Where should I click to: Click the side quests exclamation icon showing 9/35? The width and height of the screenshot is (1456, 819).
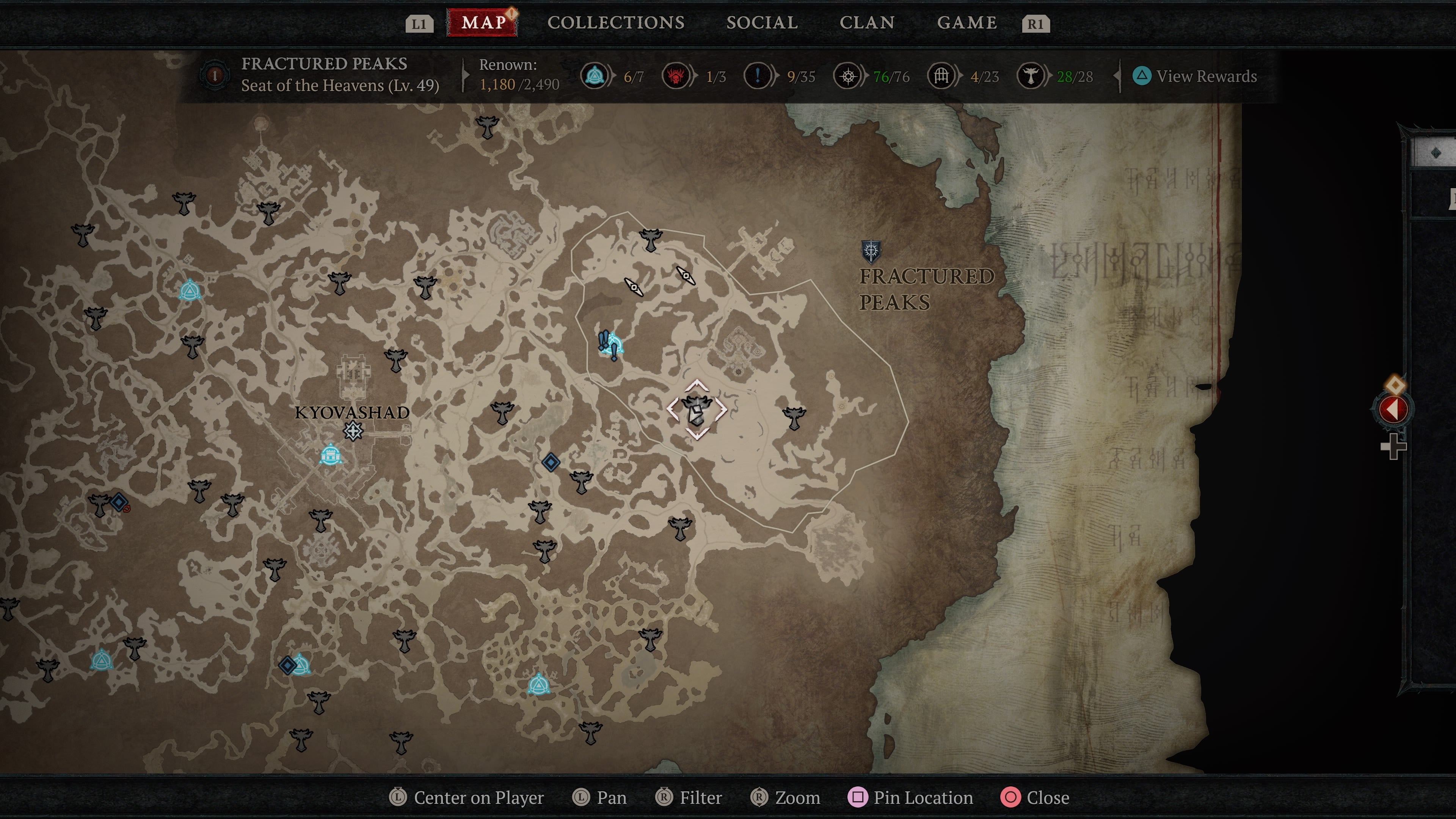tap(758, 76)
